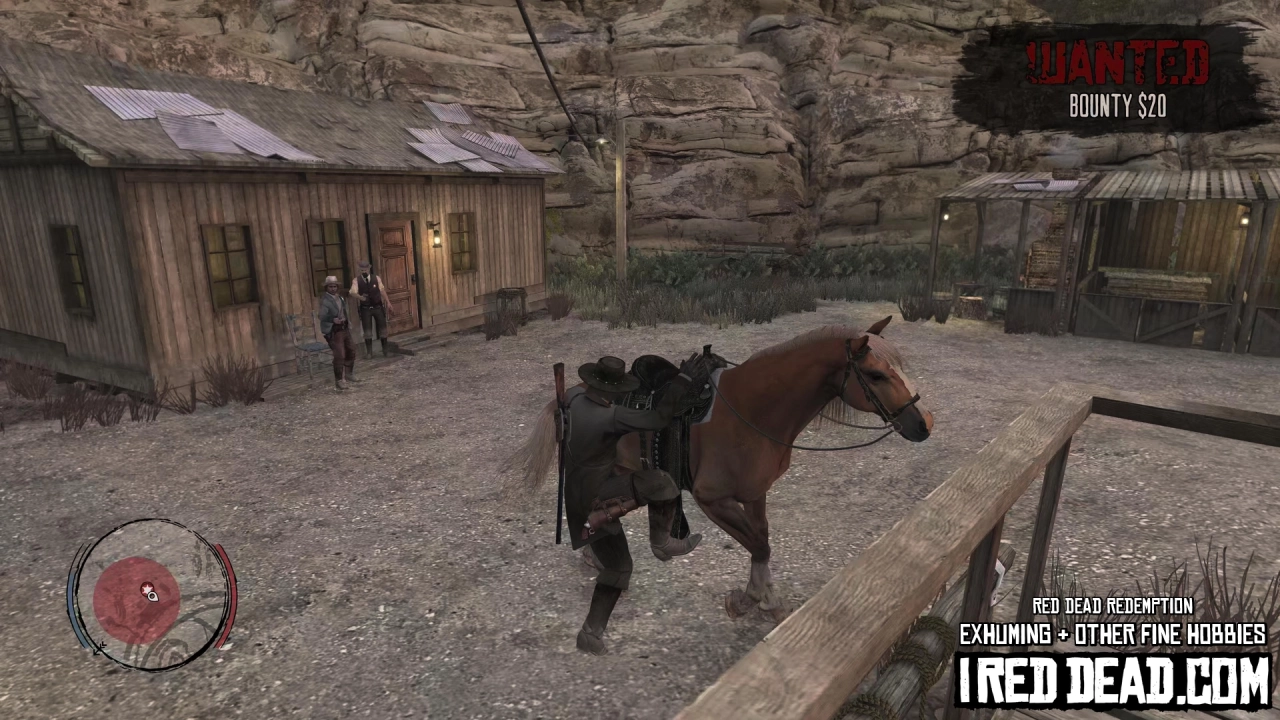This screenshot has height=720, width=1280.
Task: Toggle the lantern beside the cabin door
Action: pos(436,237)
